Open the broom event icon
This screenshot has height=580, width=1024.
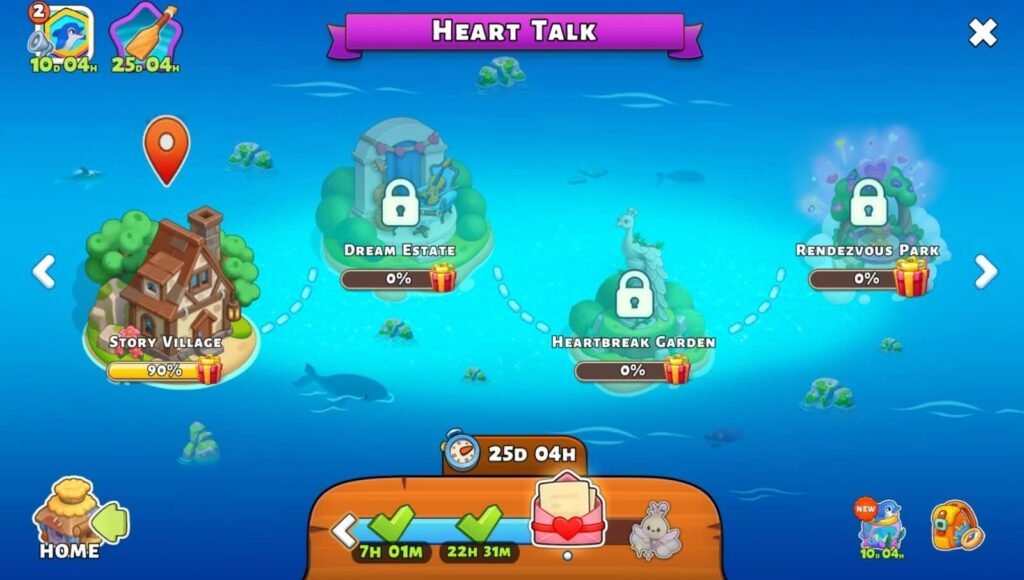click(145, 35)
